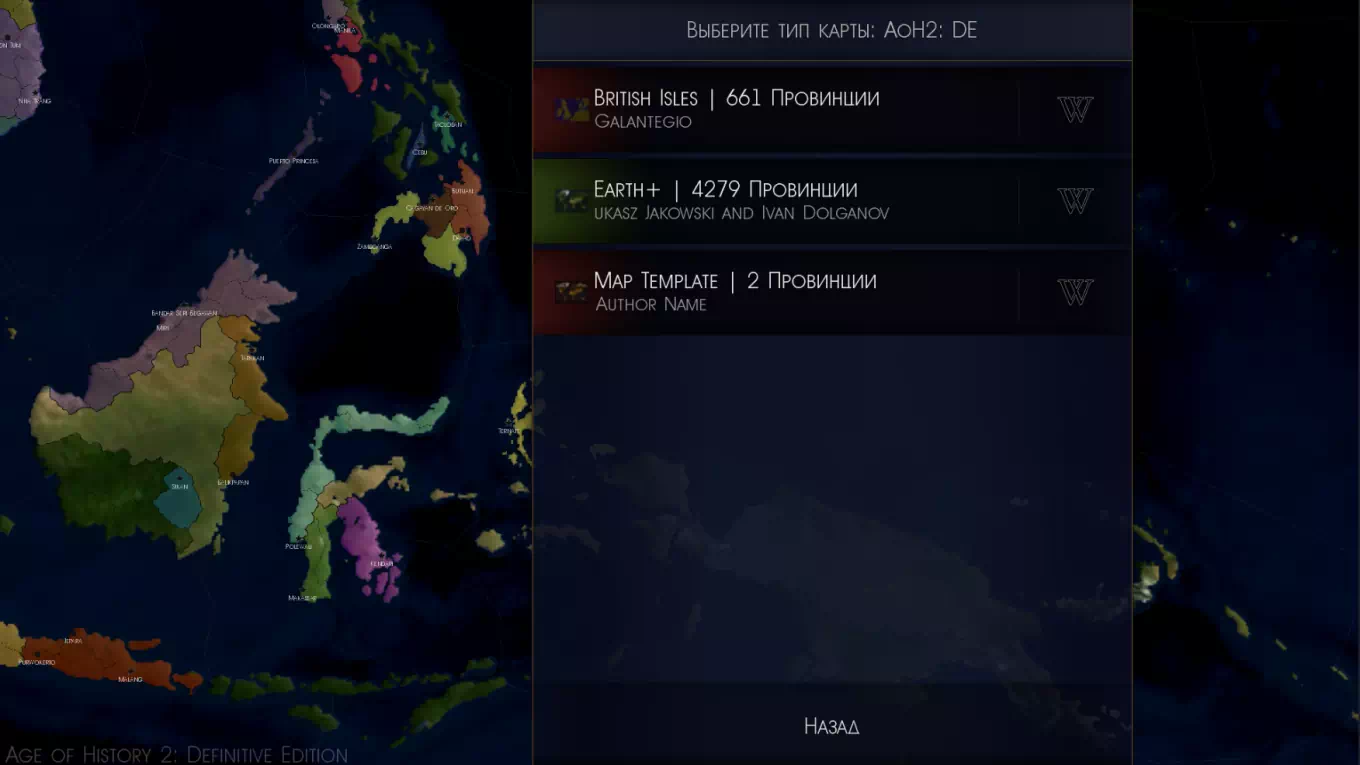Open Wikipedia link for British Isles

click(1075, 109)
